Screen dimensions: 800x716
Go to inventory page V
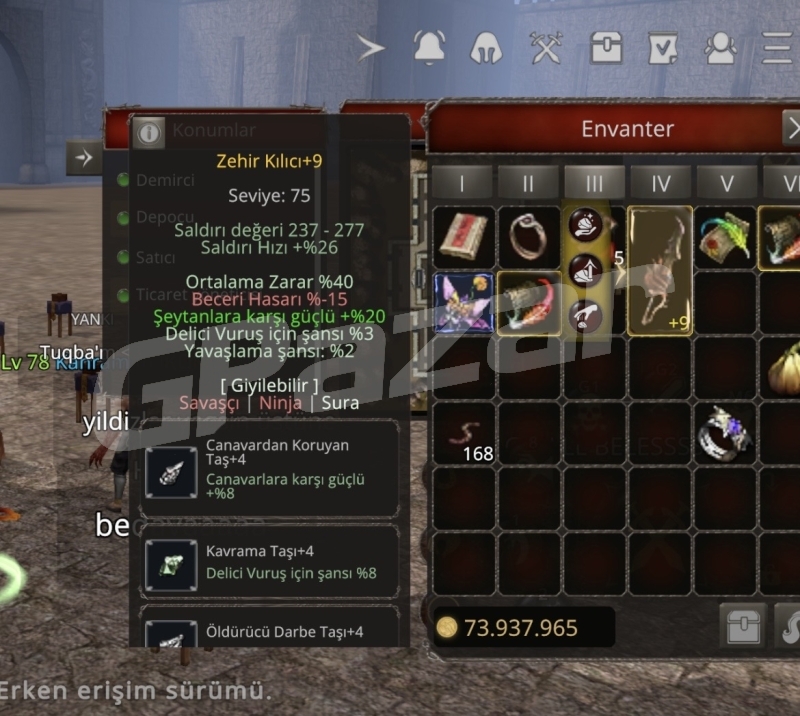coord(726,183)
